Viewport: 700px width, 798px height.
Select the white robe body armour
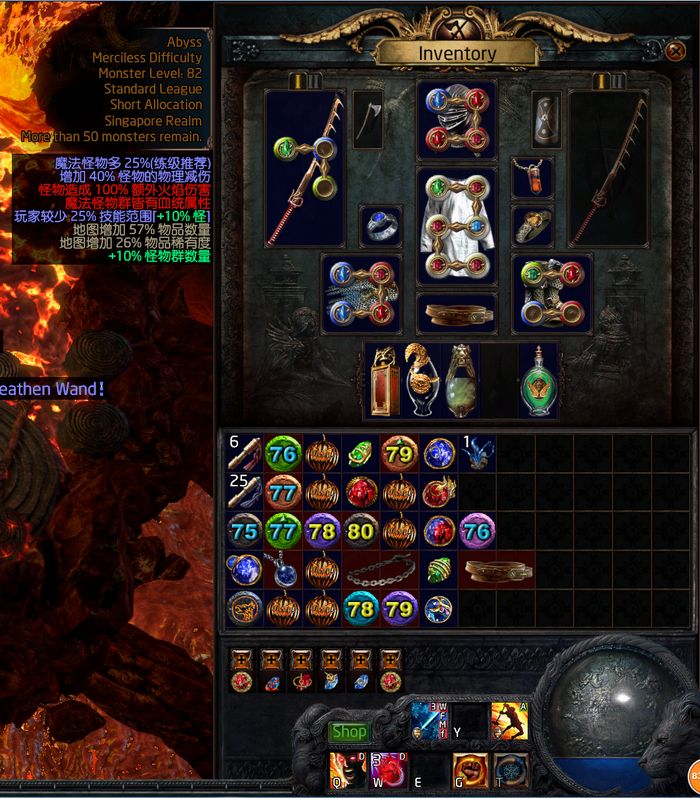pos(456,226)
